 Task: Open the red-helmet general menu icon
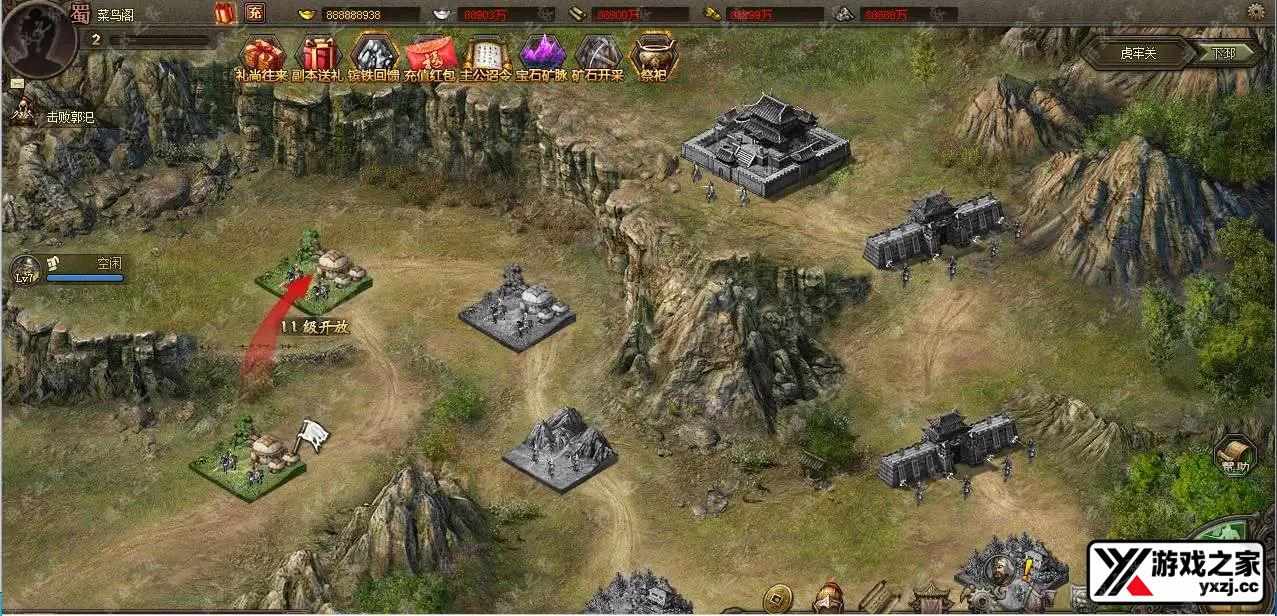[x=828, y=598]
